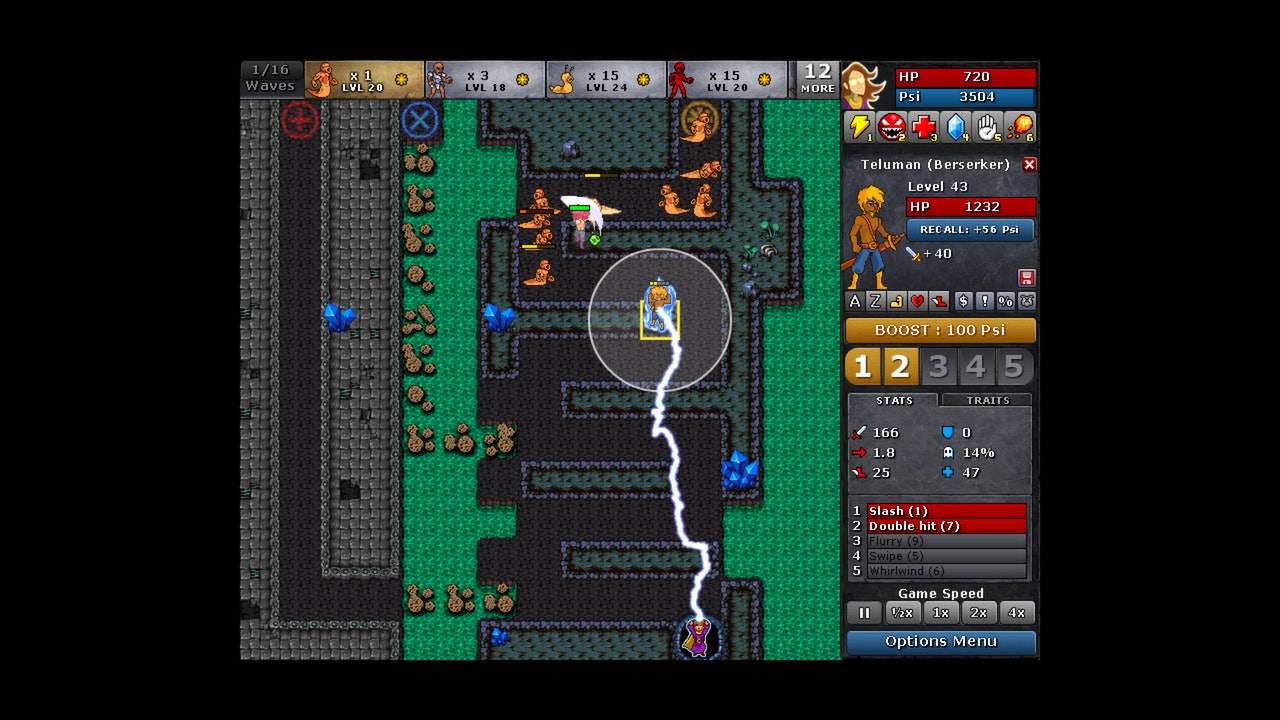
Task: Switch to the TRAITS tab
Action: (x=986, y=400)
